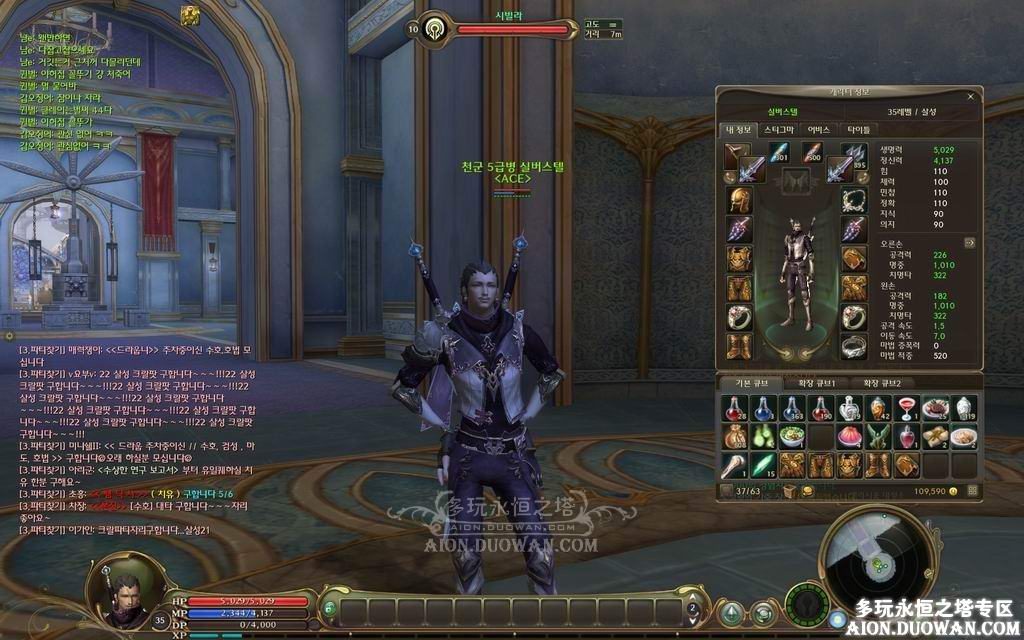Select the 기본 큐브 inventory tab
Screen dimensions: 1024x640
(x=751, y=383)
